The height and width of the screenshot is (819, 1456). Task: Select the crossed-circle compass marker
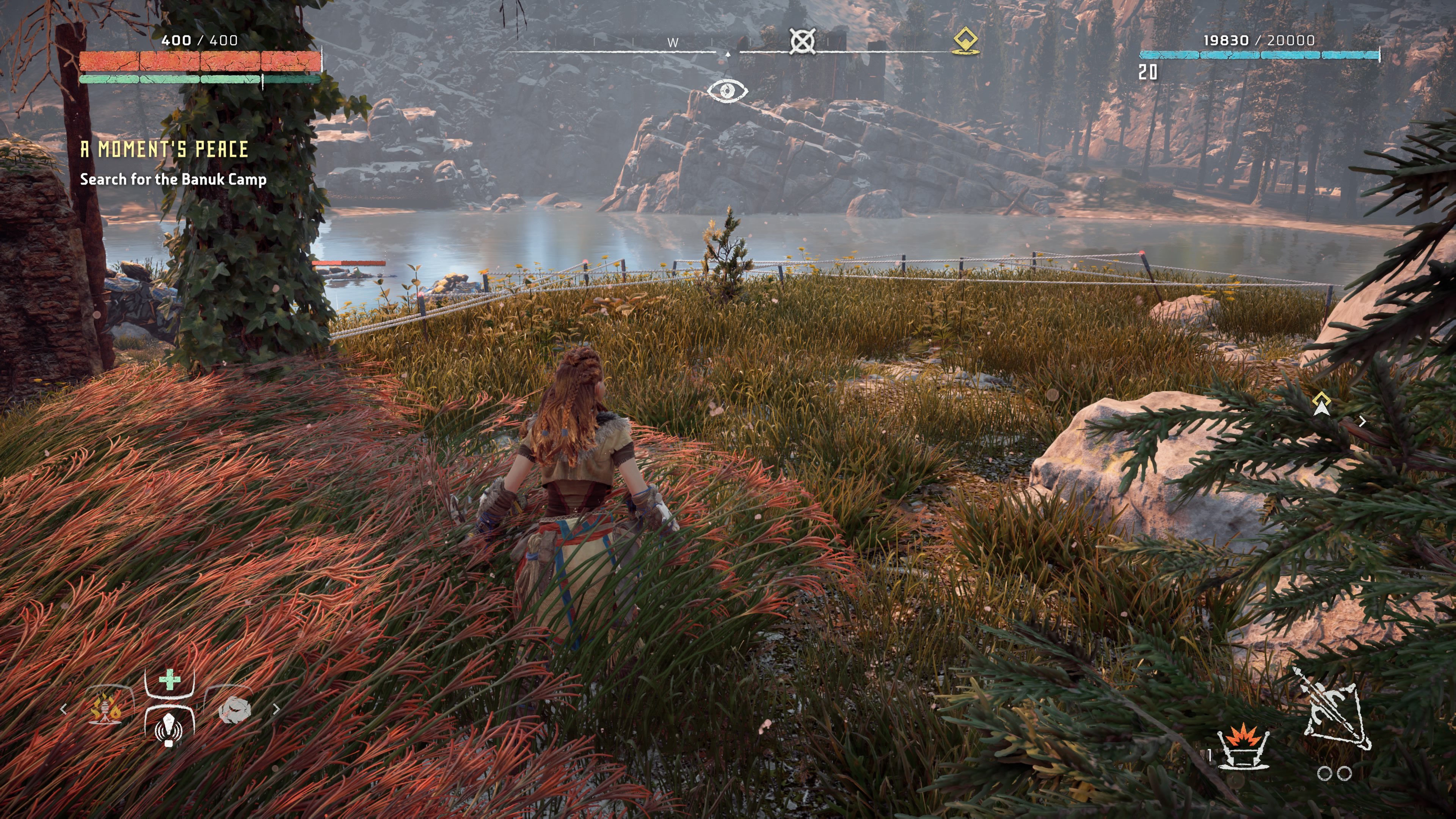tap(802, 41)
